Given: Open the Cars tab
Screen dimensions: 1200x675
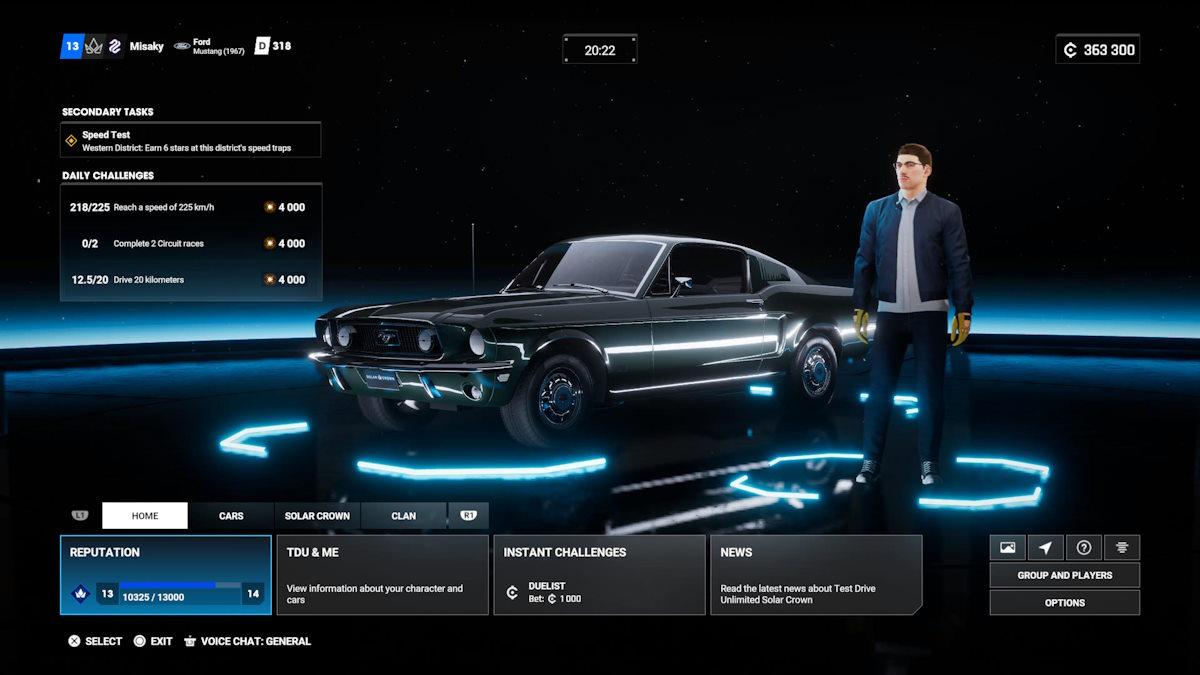Looking at the screenshot, I should [x=231, y=516].
